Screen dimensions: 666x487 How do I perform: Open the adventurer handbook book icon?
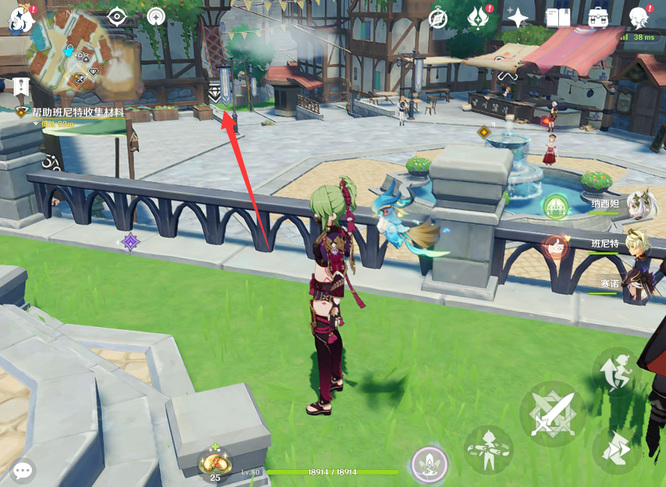[558, 16]
